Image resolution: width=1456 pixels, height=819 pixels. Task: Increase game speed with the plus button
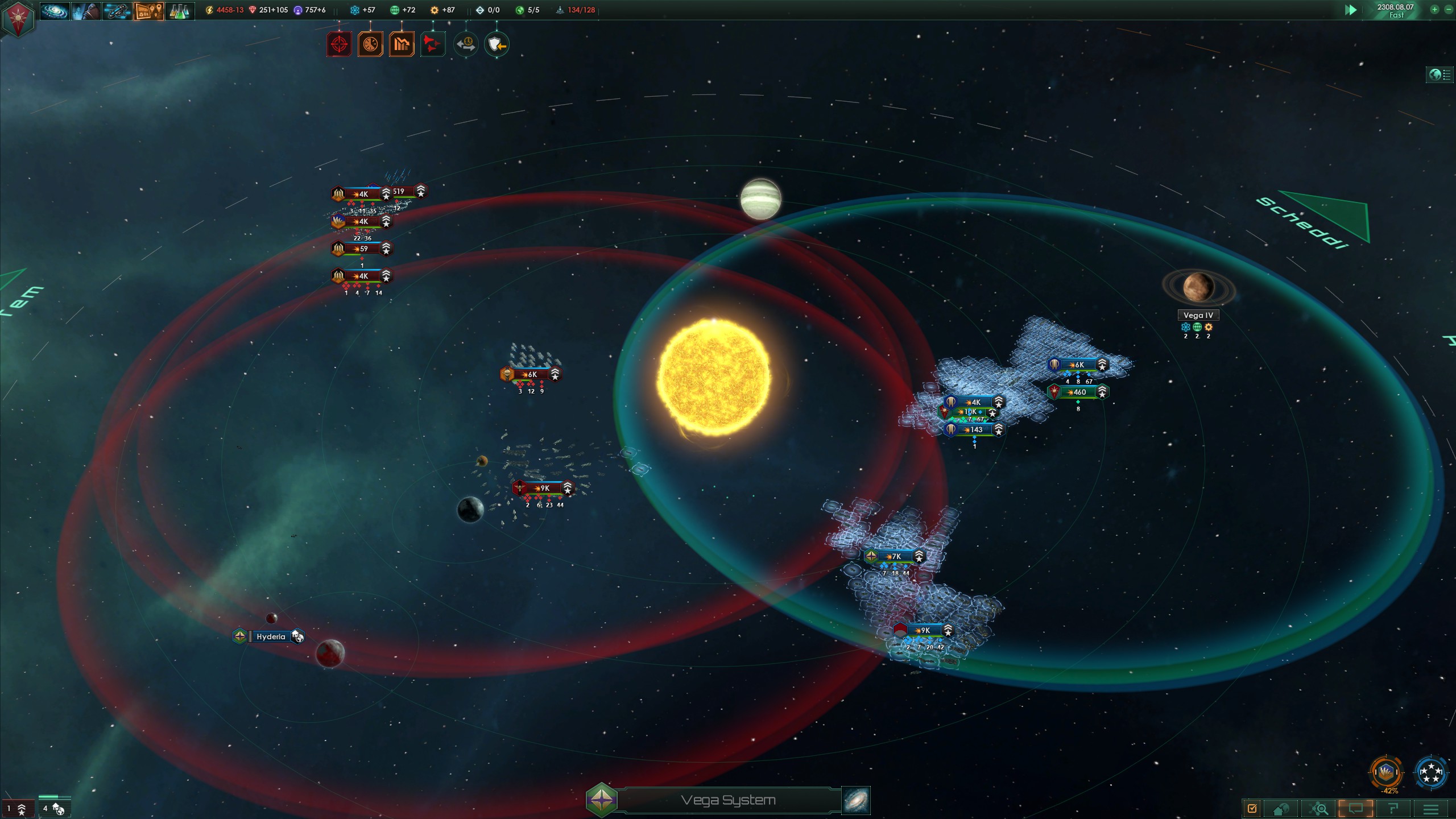(1434, 10)
